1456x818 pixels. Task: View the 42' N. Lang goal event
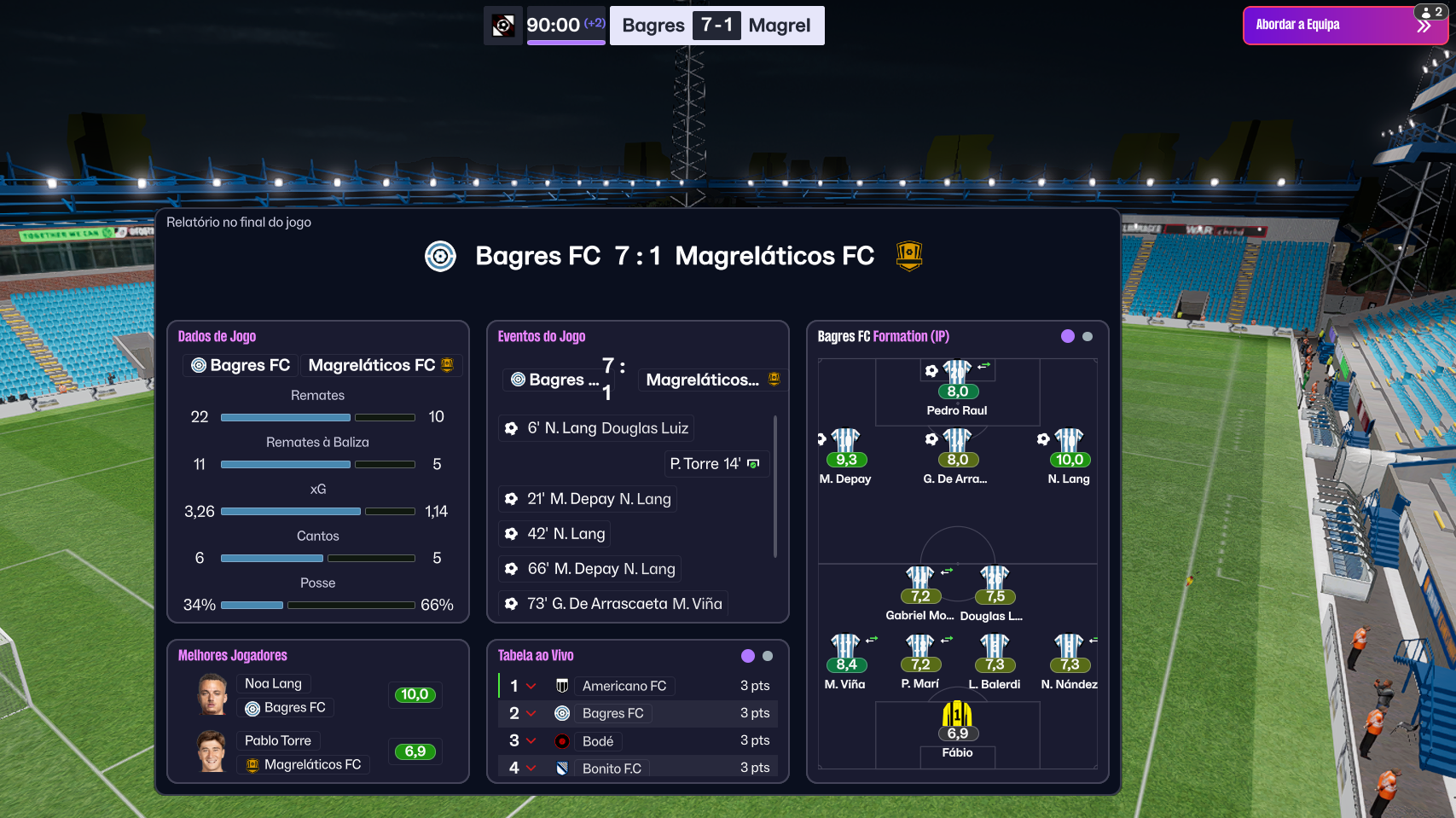point(555,534)
